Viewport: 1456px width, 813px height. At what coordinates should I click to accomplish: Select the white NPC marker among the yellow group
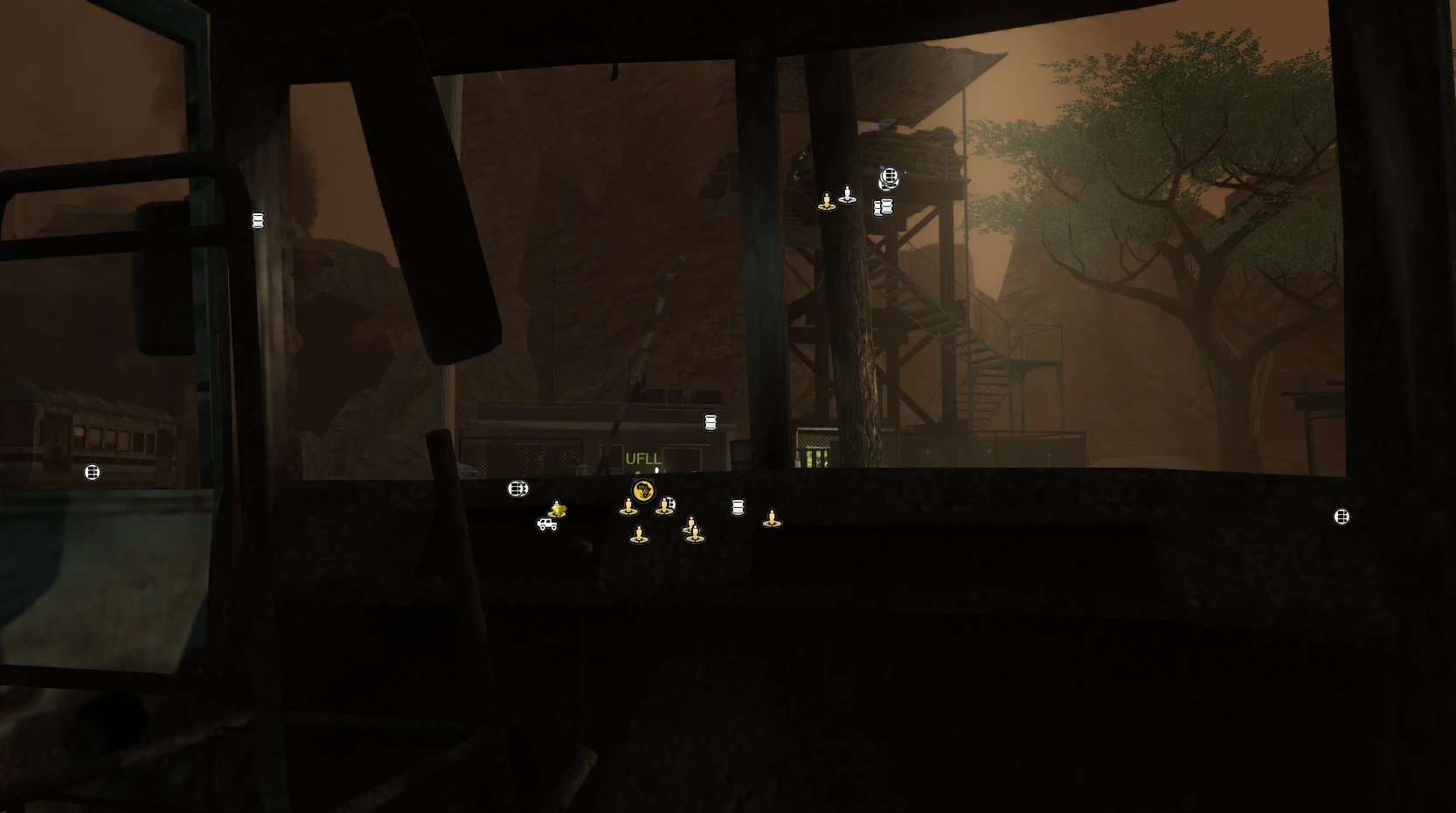(x=671, y=504)
